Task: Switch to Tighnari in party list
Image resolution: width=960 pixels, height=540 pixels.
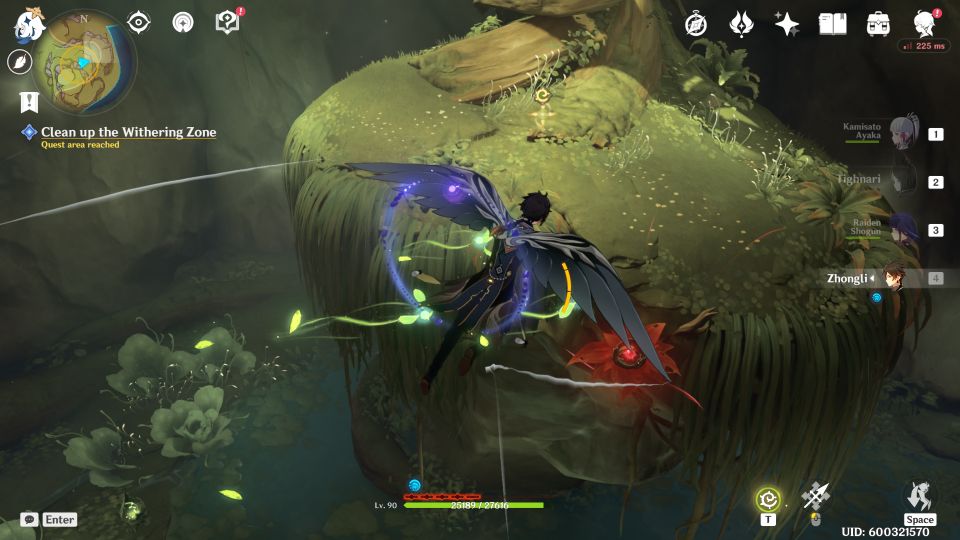Action: (x=903, y=181)
